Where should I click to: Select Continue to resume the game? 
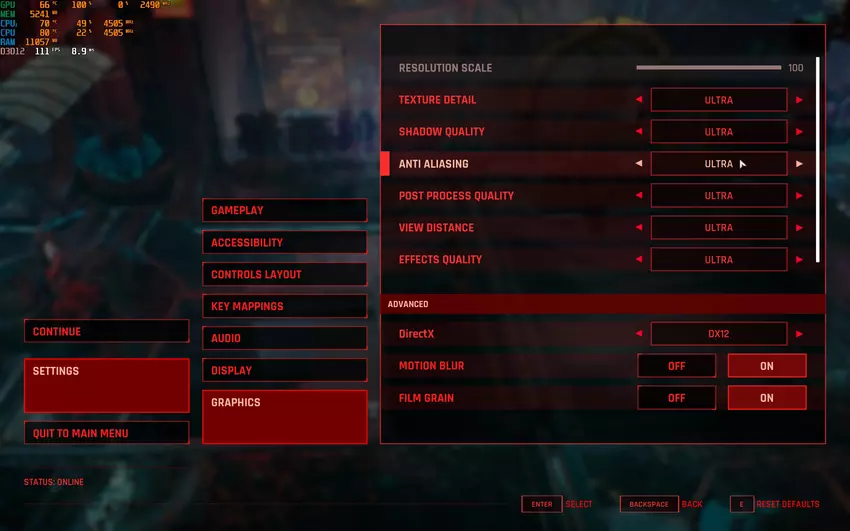pos(106,331)
